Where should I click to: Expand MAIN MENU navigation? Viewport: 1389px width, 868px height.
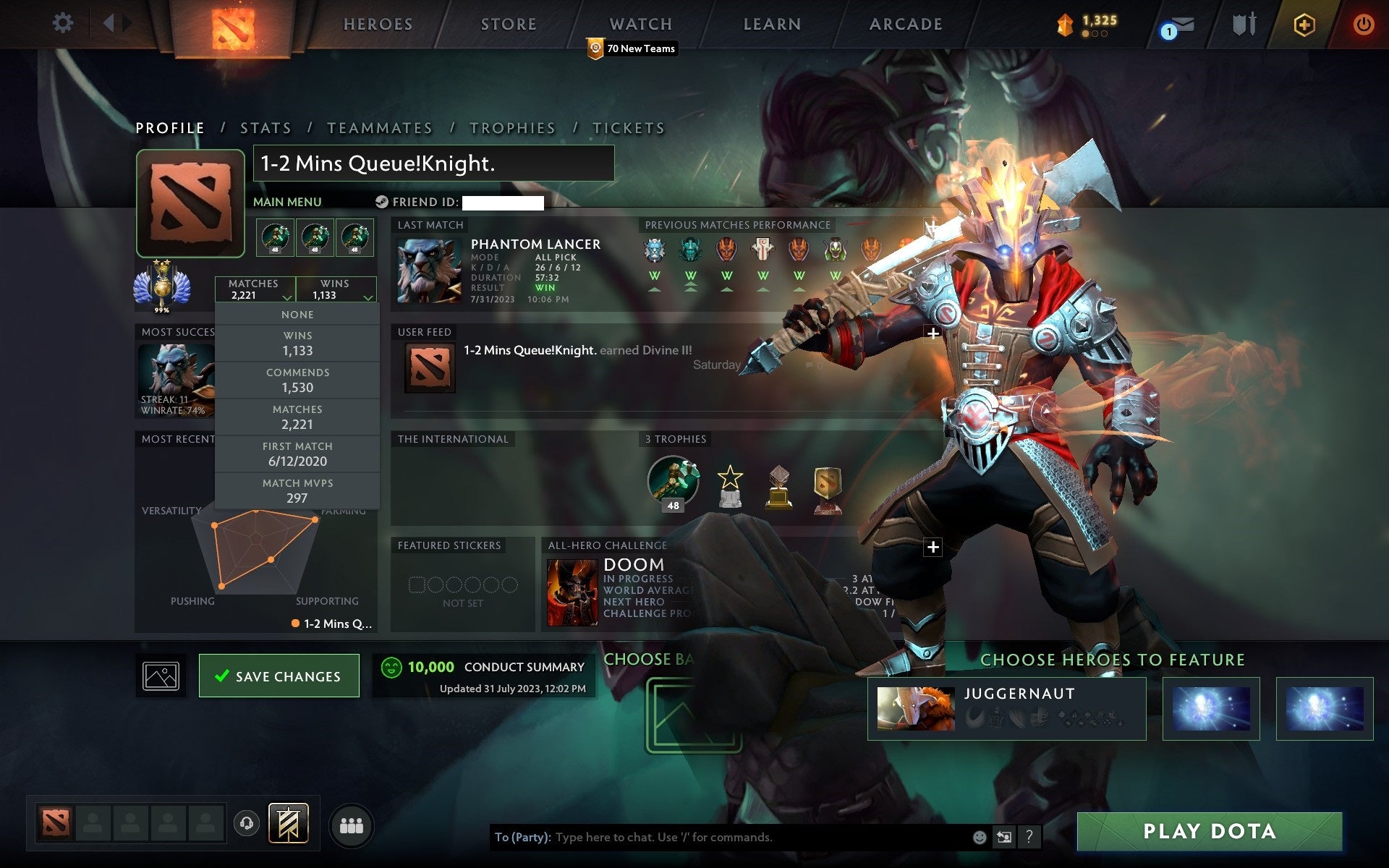click(286, 202)
